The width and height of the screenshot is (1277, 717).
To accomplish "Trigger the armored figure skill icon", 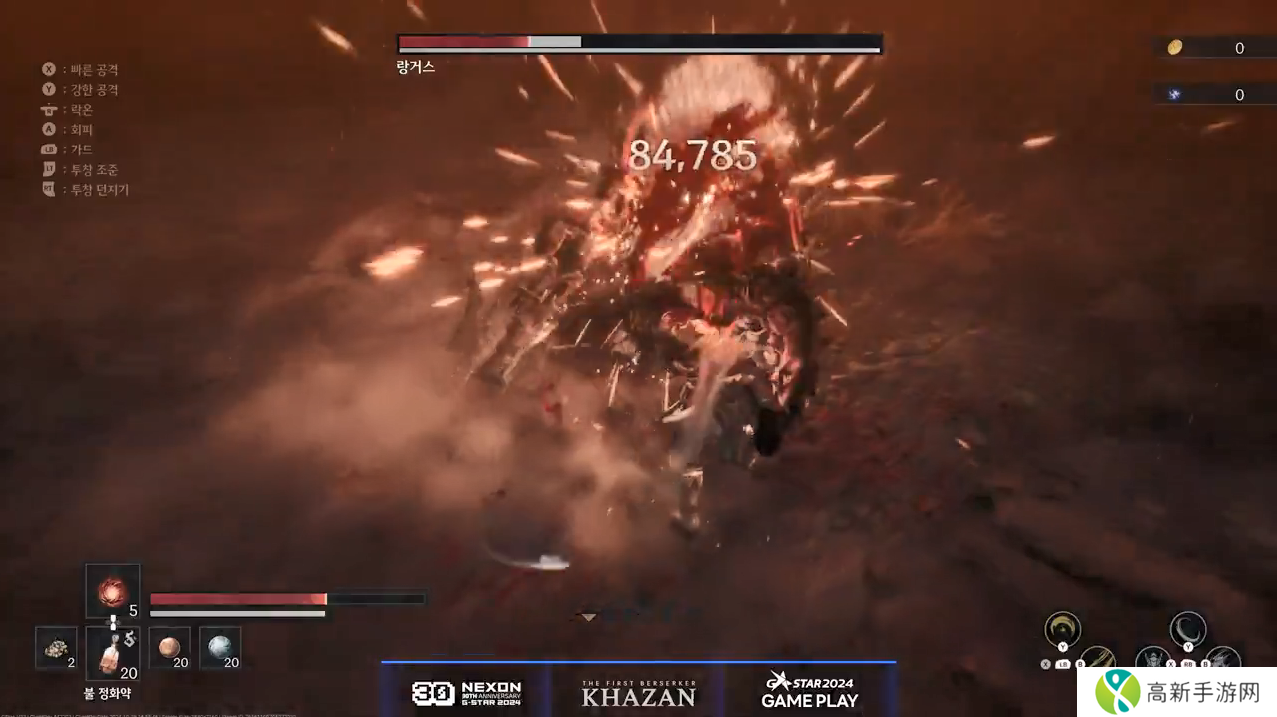I will pos(1152,660).
